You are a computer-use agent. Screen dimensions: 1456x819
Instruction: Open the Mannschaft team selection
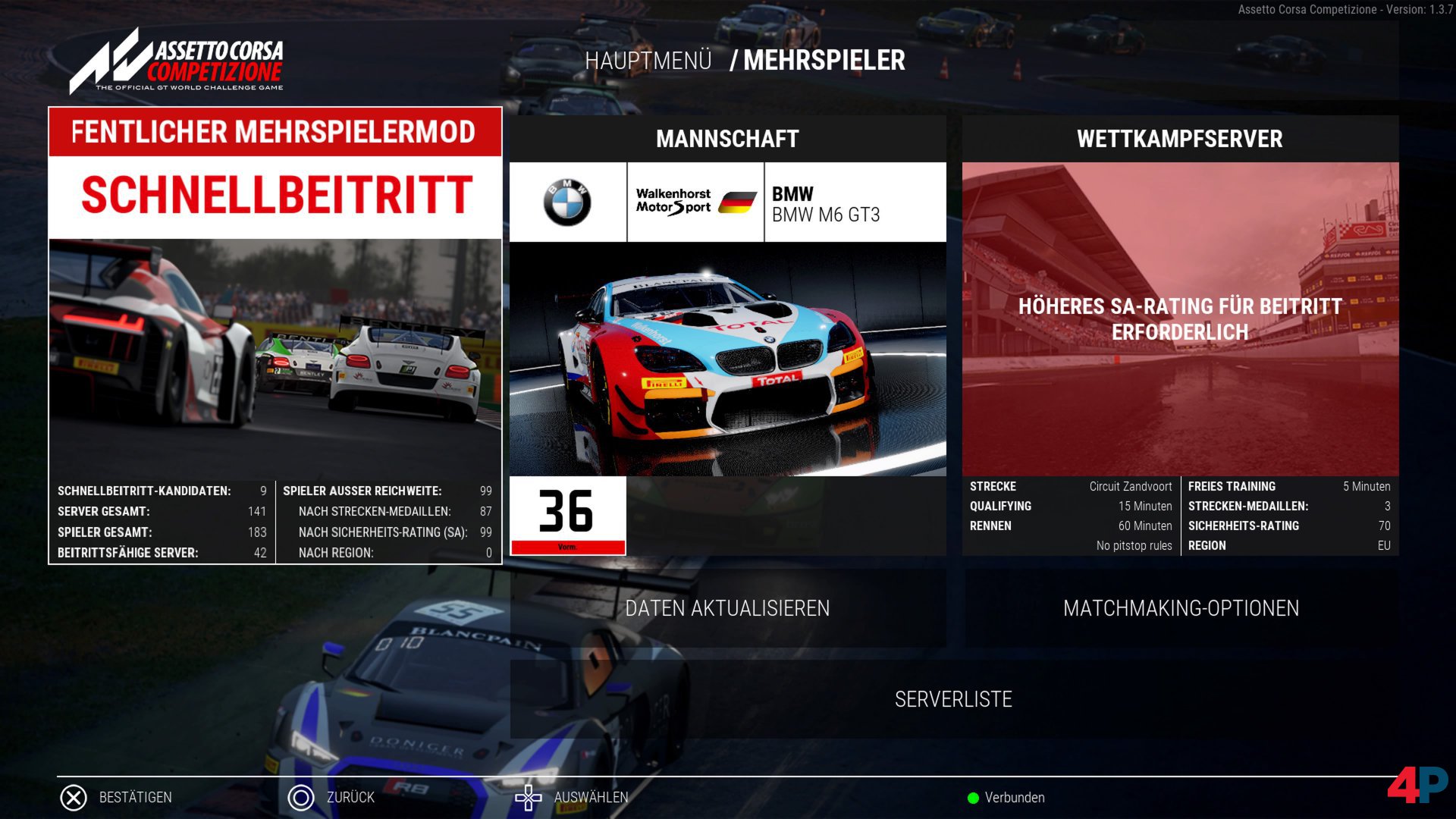[727, 139]
